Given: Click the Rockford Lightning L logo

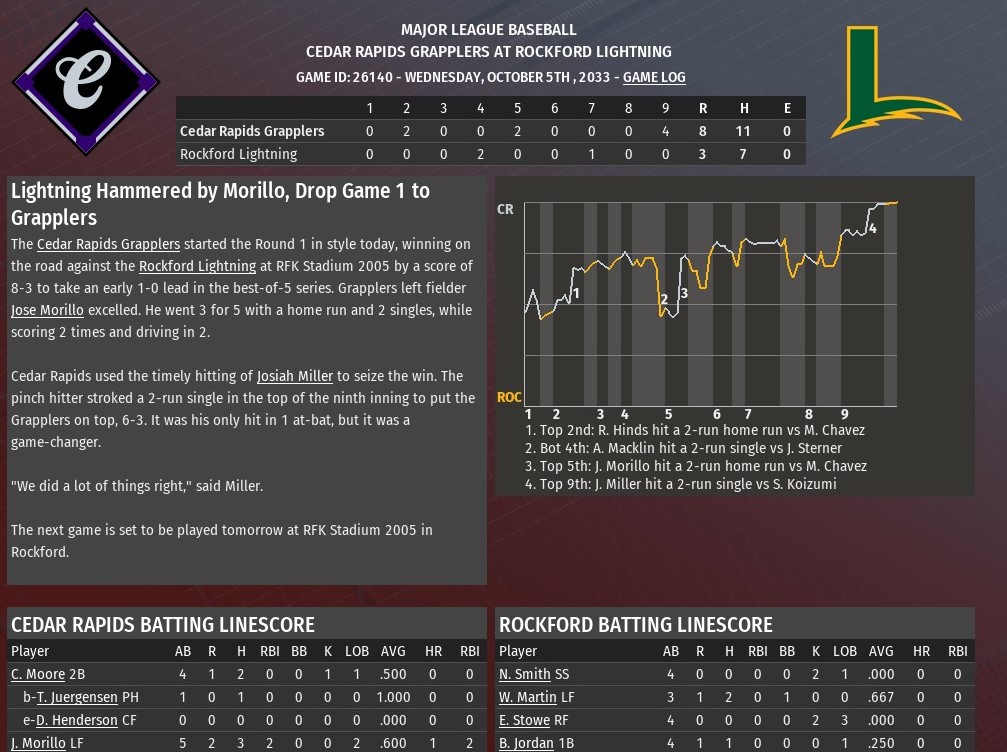Looking at the screenshot, I should point(893,82).
